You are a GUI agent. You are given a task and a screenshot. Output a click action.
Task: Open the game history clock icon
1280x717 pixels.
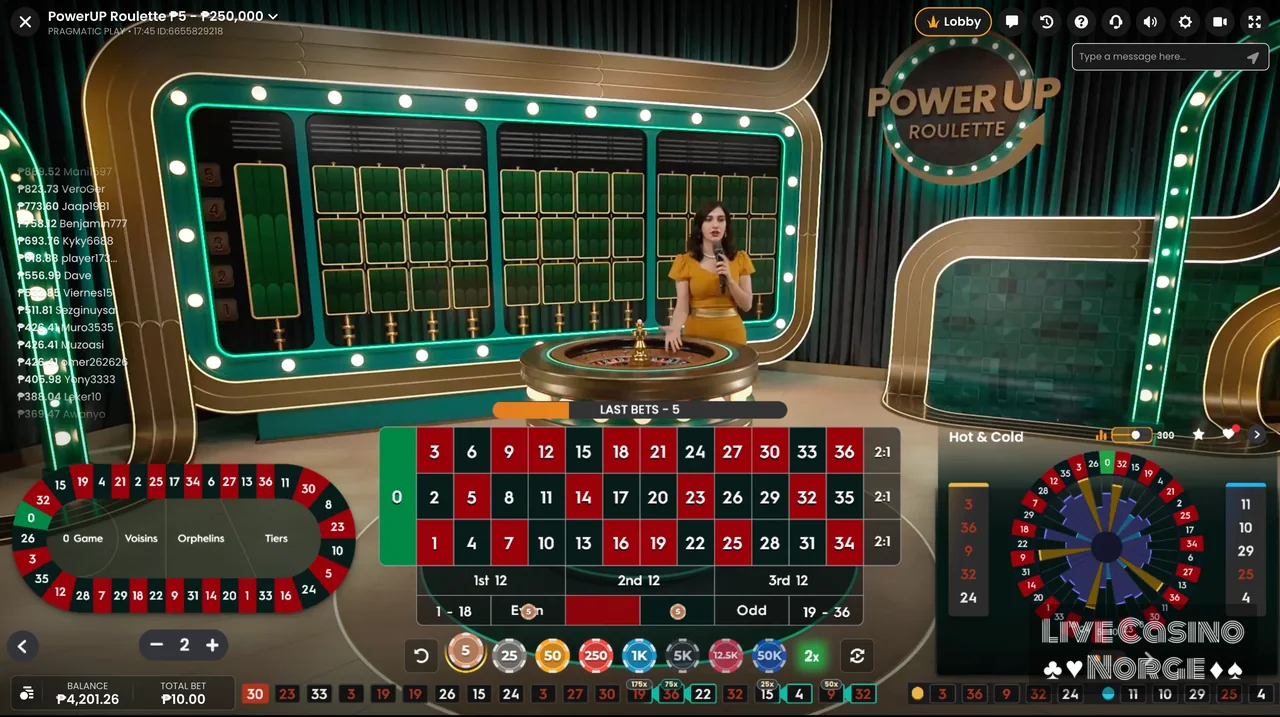pos(1046,22)
